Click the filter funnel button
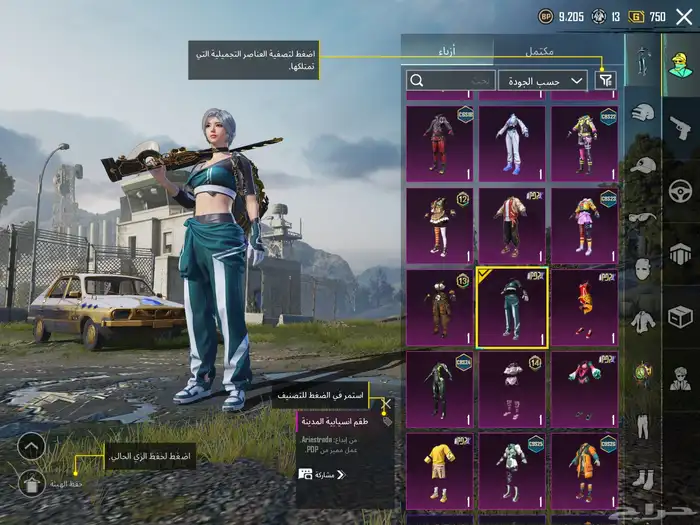Screen dimensions: 700x525 pos(605,80)
